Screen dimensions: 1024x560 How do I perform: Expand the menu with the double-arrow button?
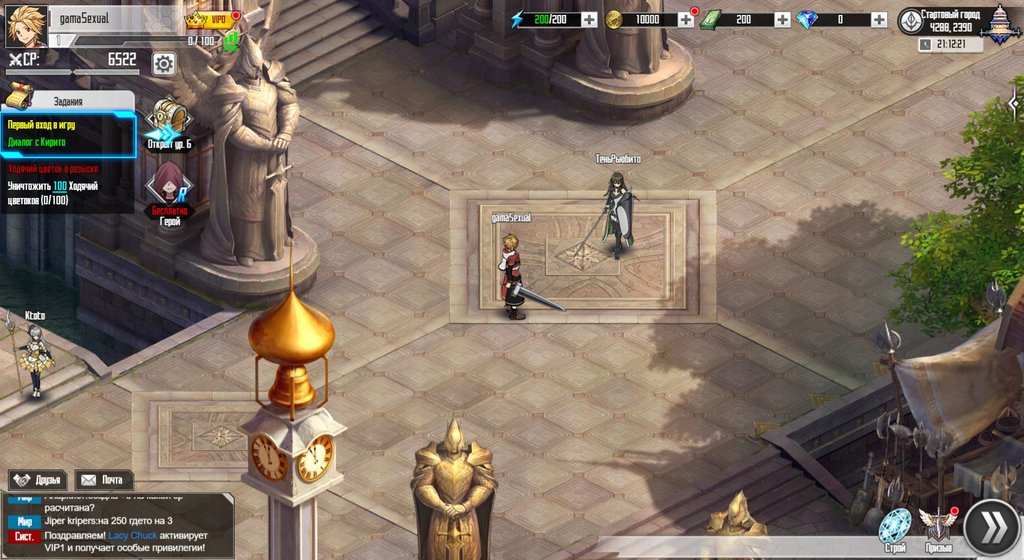pos(990,527)
